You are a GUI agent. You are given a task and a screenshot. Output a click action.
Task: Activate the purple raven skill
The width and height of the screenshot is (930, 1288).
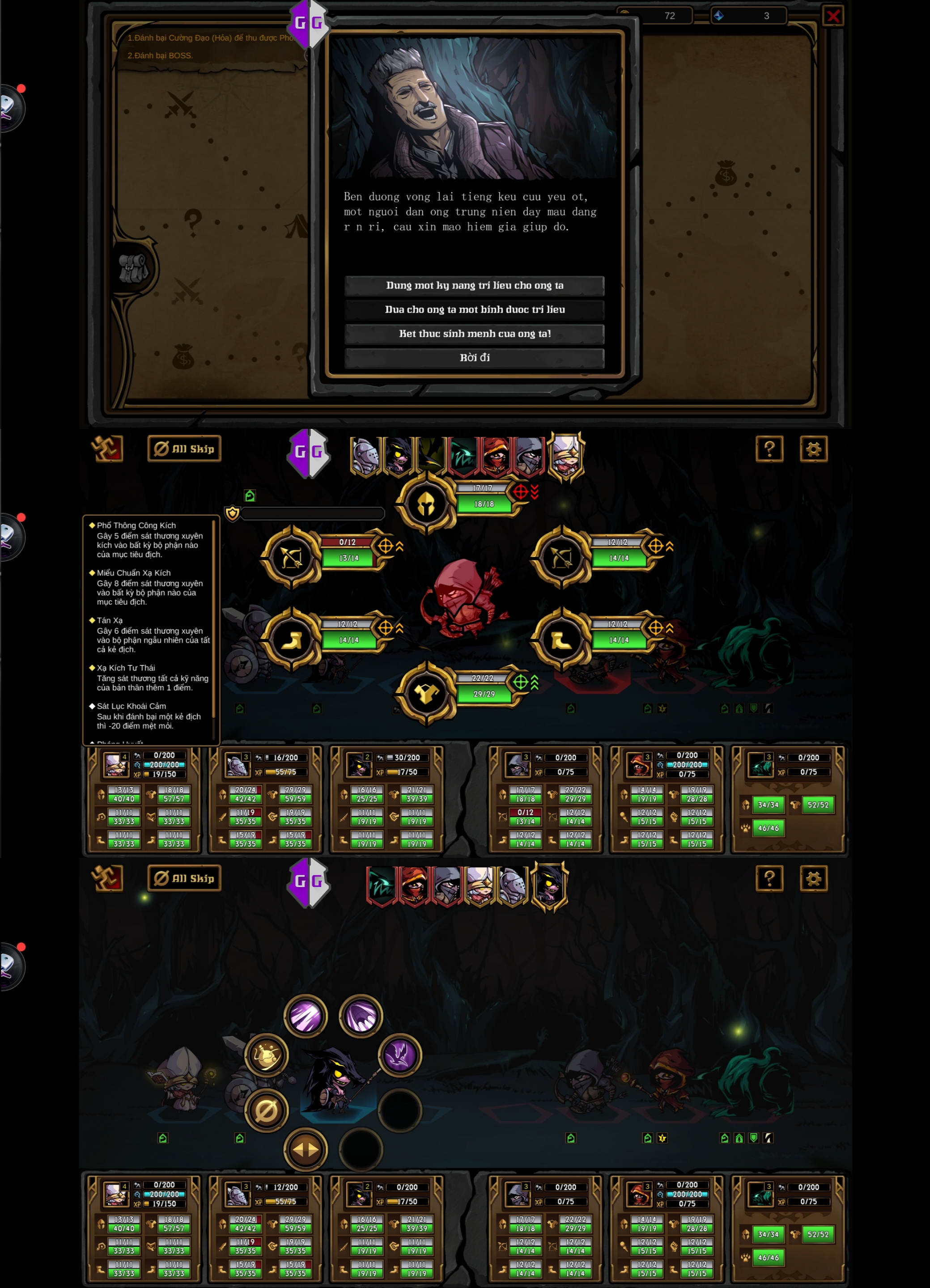click(x=399, y=1055)
